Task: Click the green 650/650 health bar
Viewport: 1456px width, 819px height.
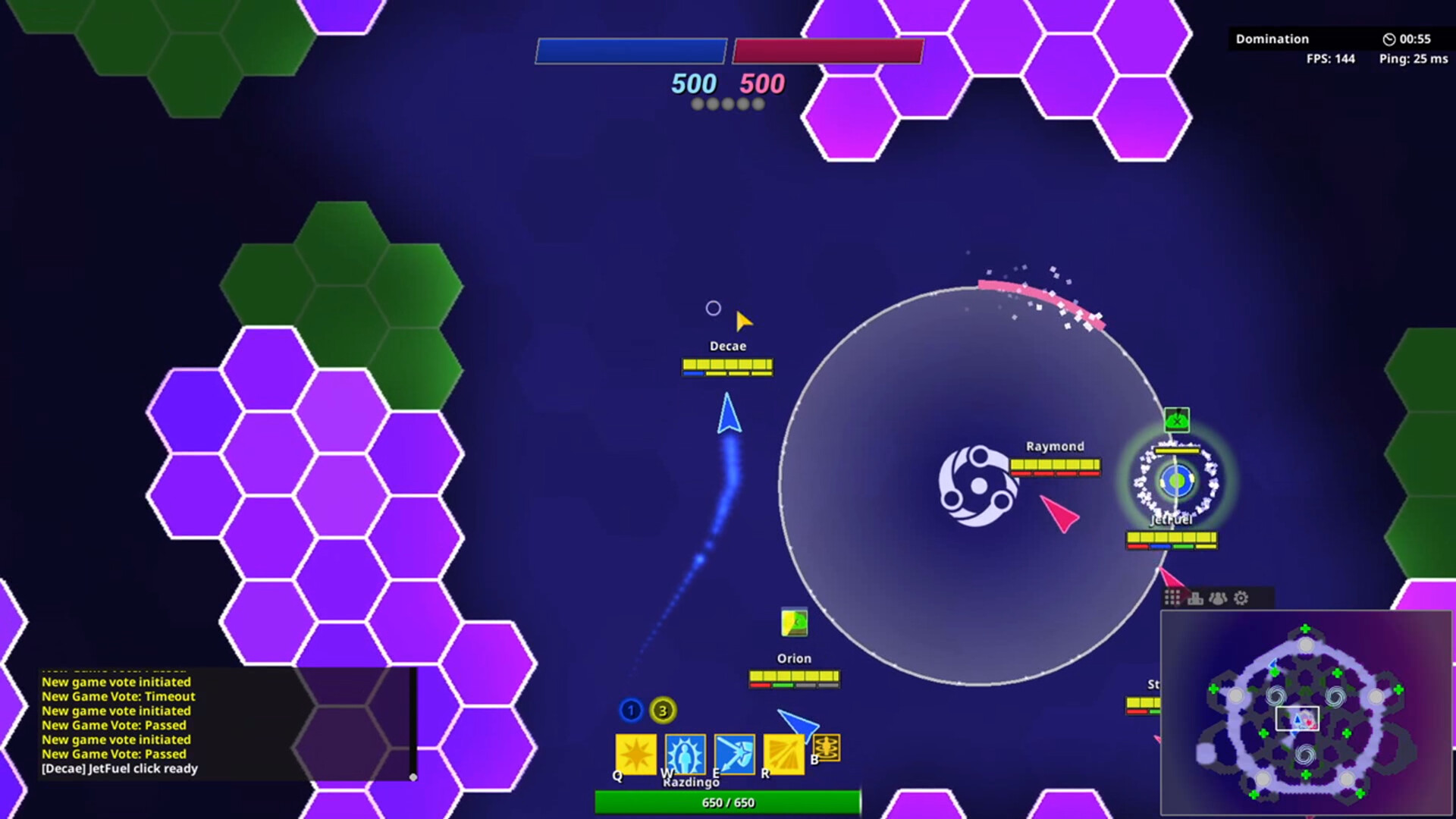Action: (x=727, y=802)
